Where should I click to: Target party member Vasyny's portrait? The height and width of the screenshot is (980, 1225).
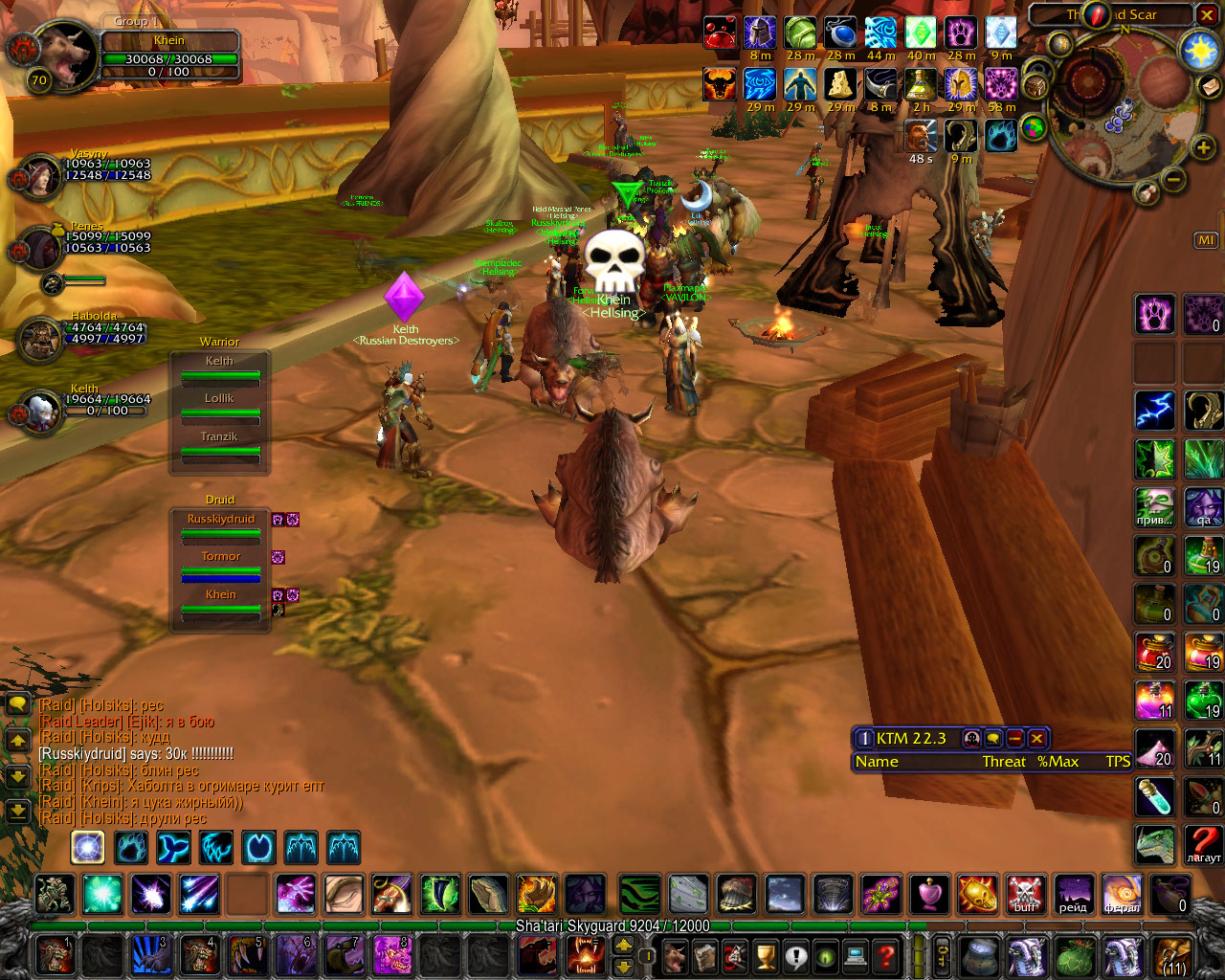[40, 176]
